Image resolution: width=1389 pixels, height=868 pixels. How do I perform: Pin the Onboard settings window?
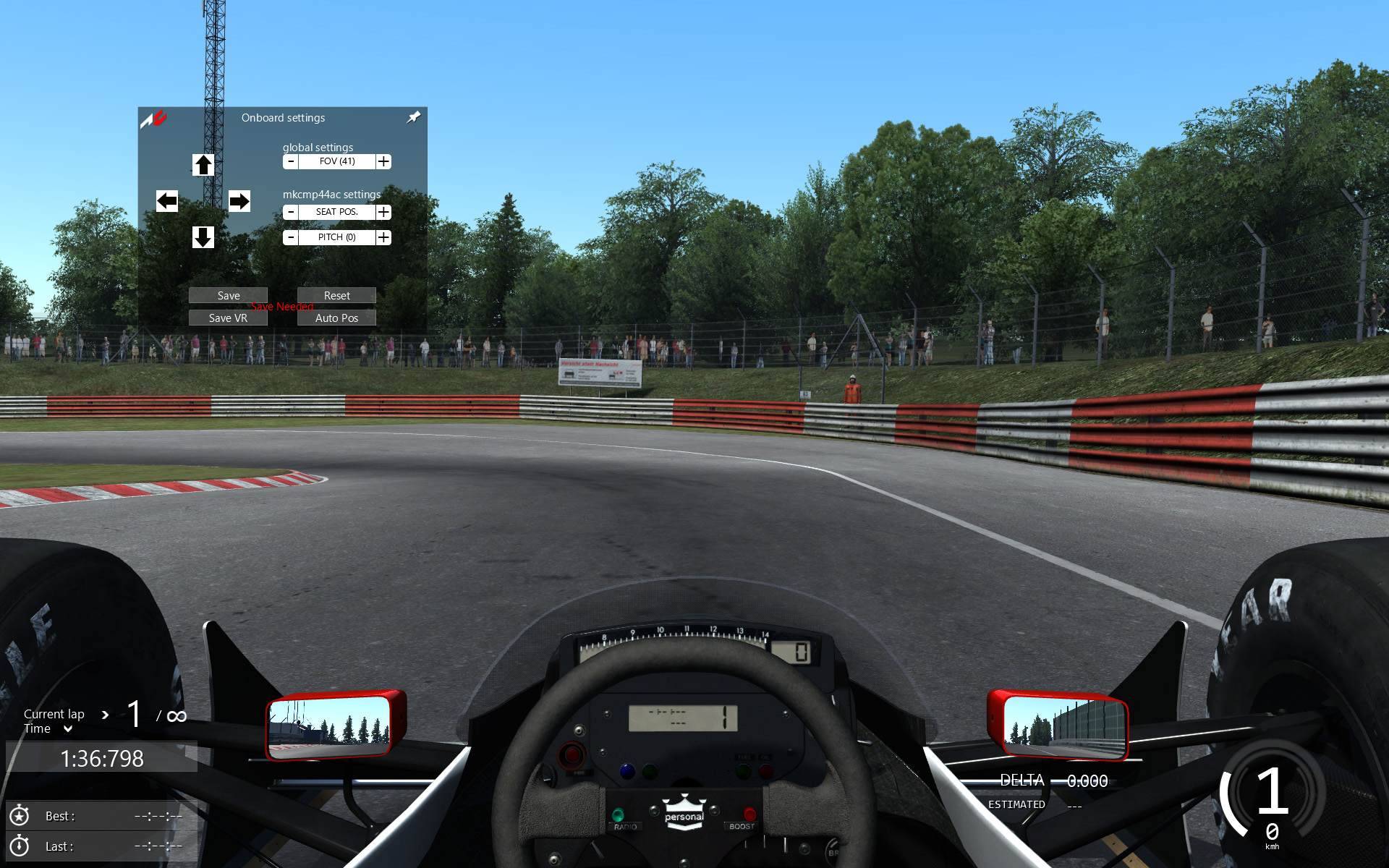coord(414,117)
